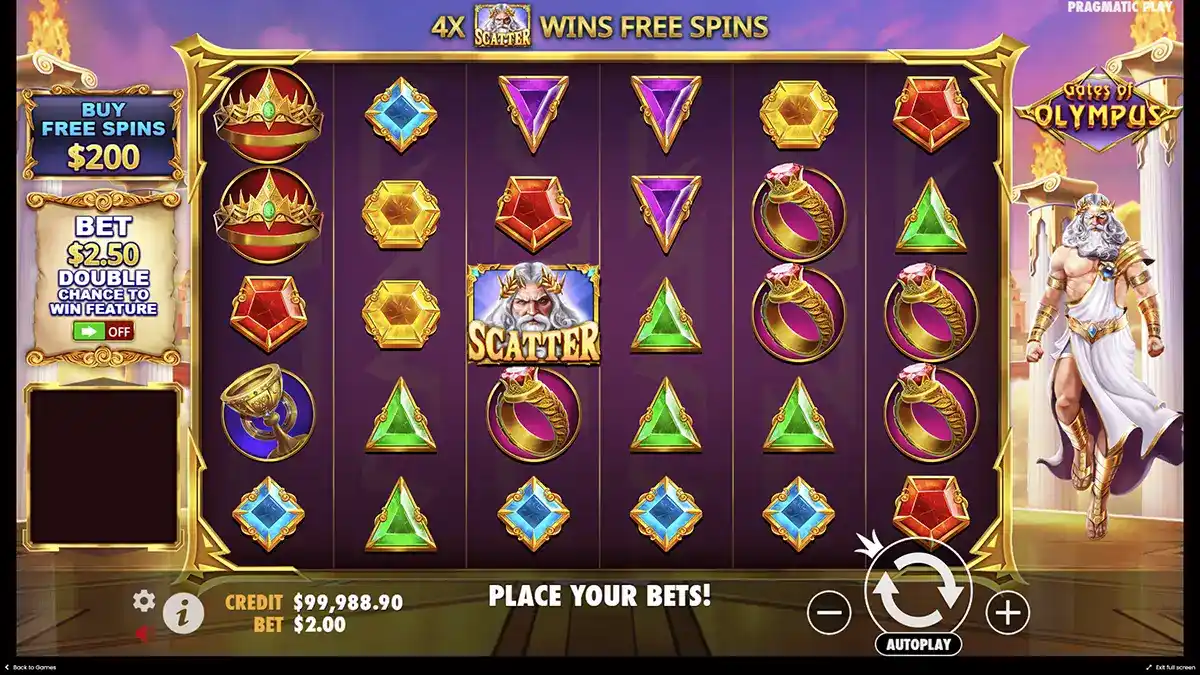Screen dimensions: 1200x675
Task: Decrease the bet with minus button
Action: point(829,611)
